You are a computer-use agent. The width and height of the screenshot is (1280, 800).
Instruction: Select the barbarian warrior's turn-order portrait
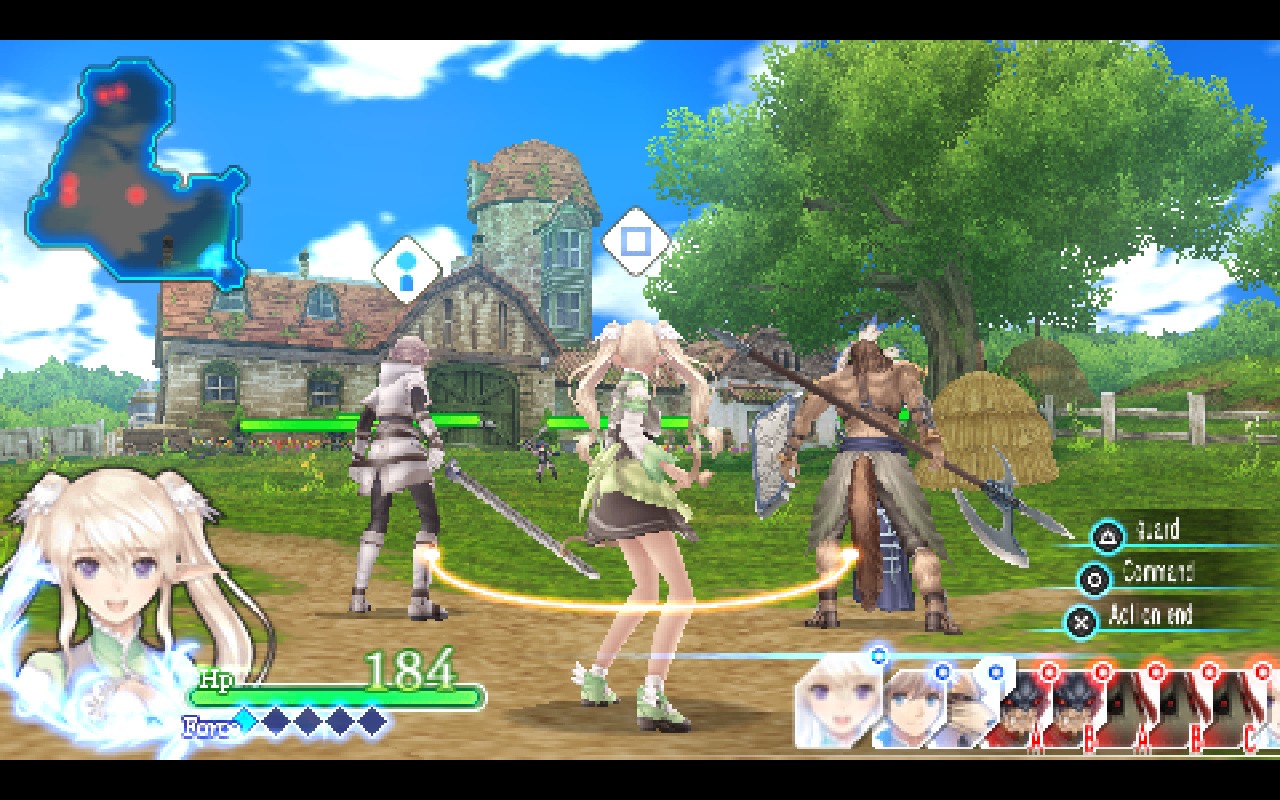pos(965,705)
